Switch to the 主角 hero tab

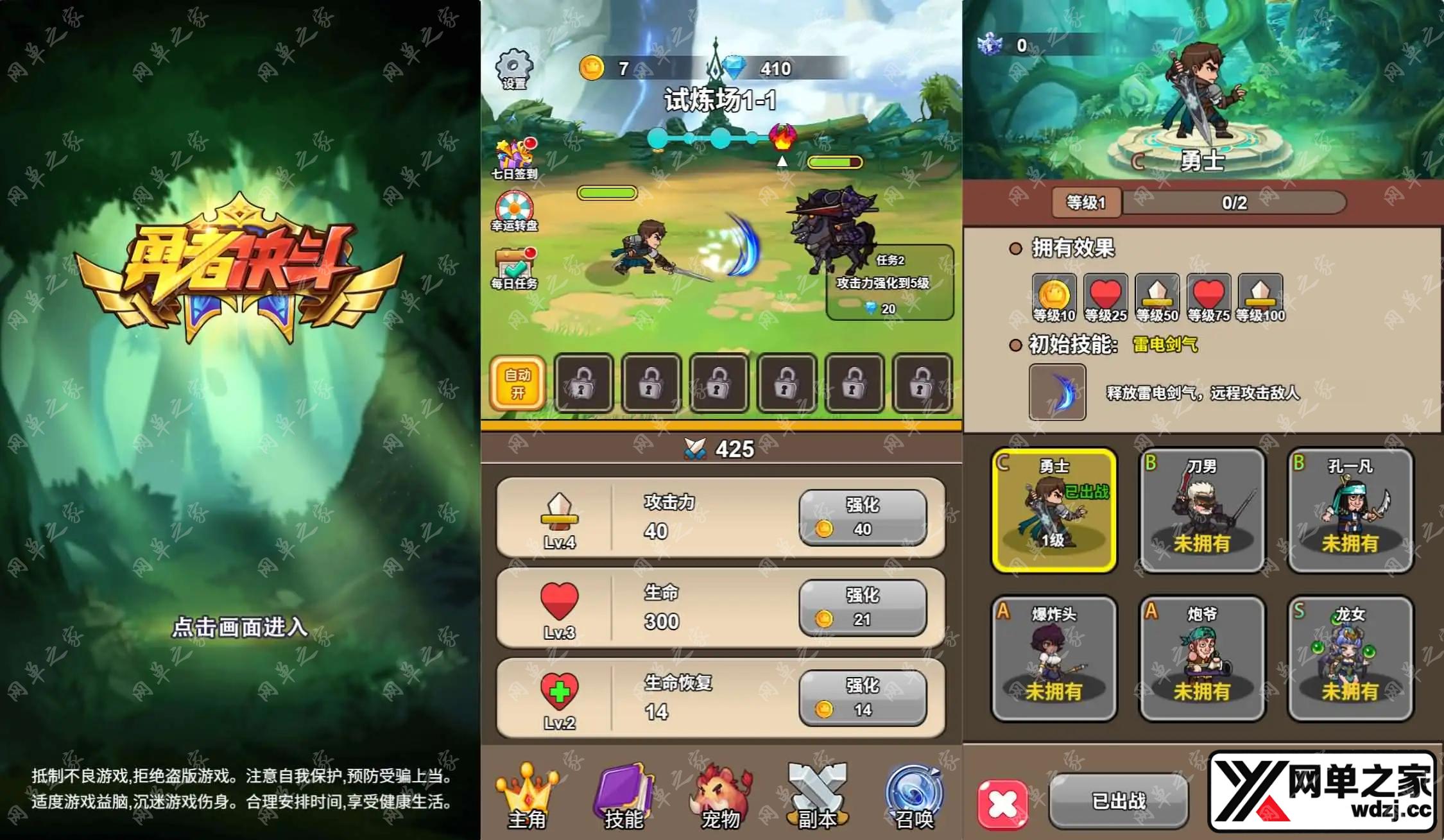coord(527,797)
